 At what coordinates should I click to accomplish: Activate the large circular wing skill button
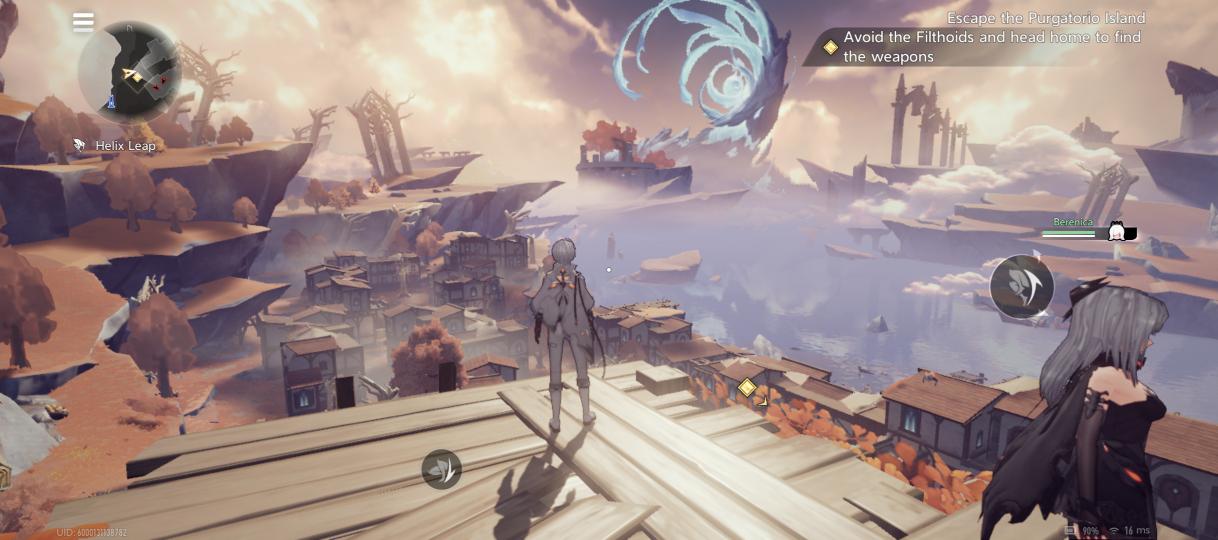coord(1021,286)
